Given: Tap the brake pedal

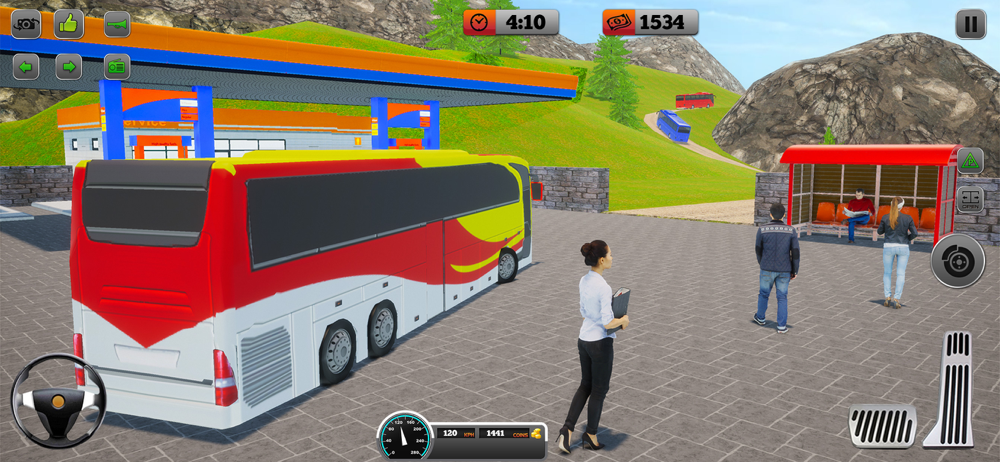Looking at the screenshot, I should [x=882, y=425].
